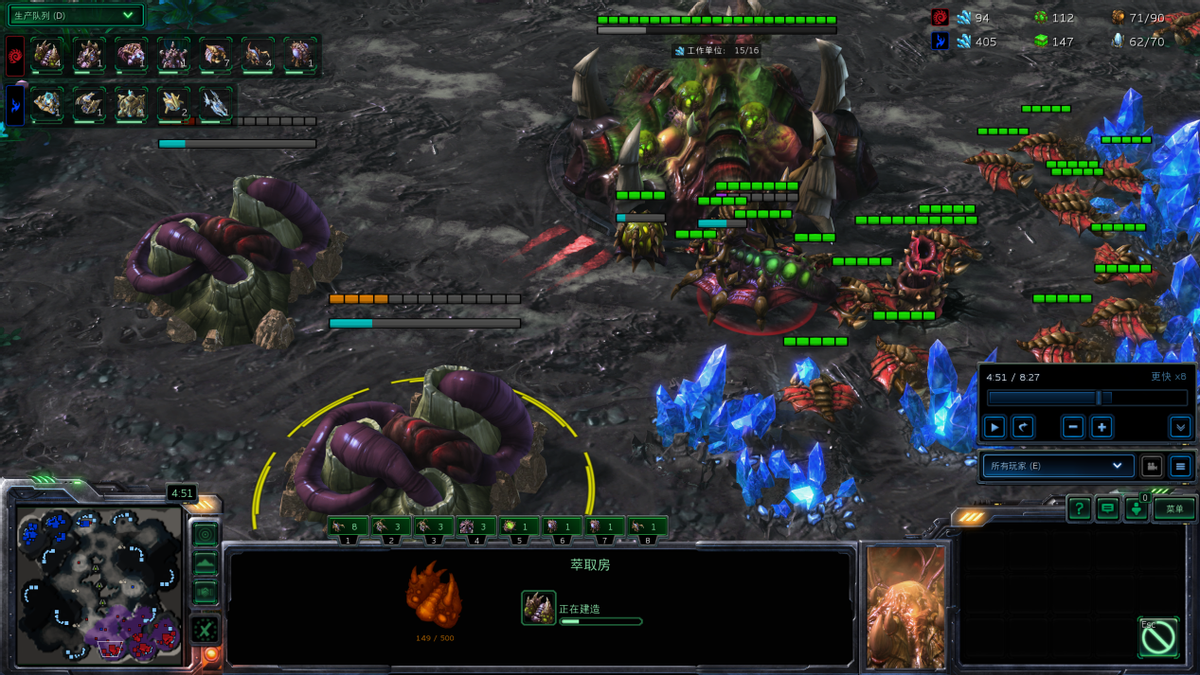Click the replay rewind arrow button
This screenshot has width=1200, height=675.
tap(1022, 427)
